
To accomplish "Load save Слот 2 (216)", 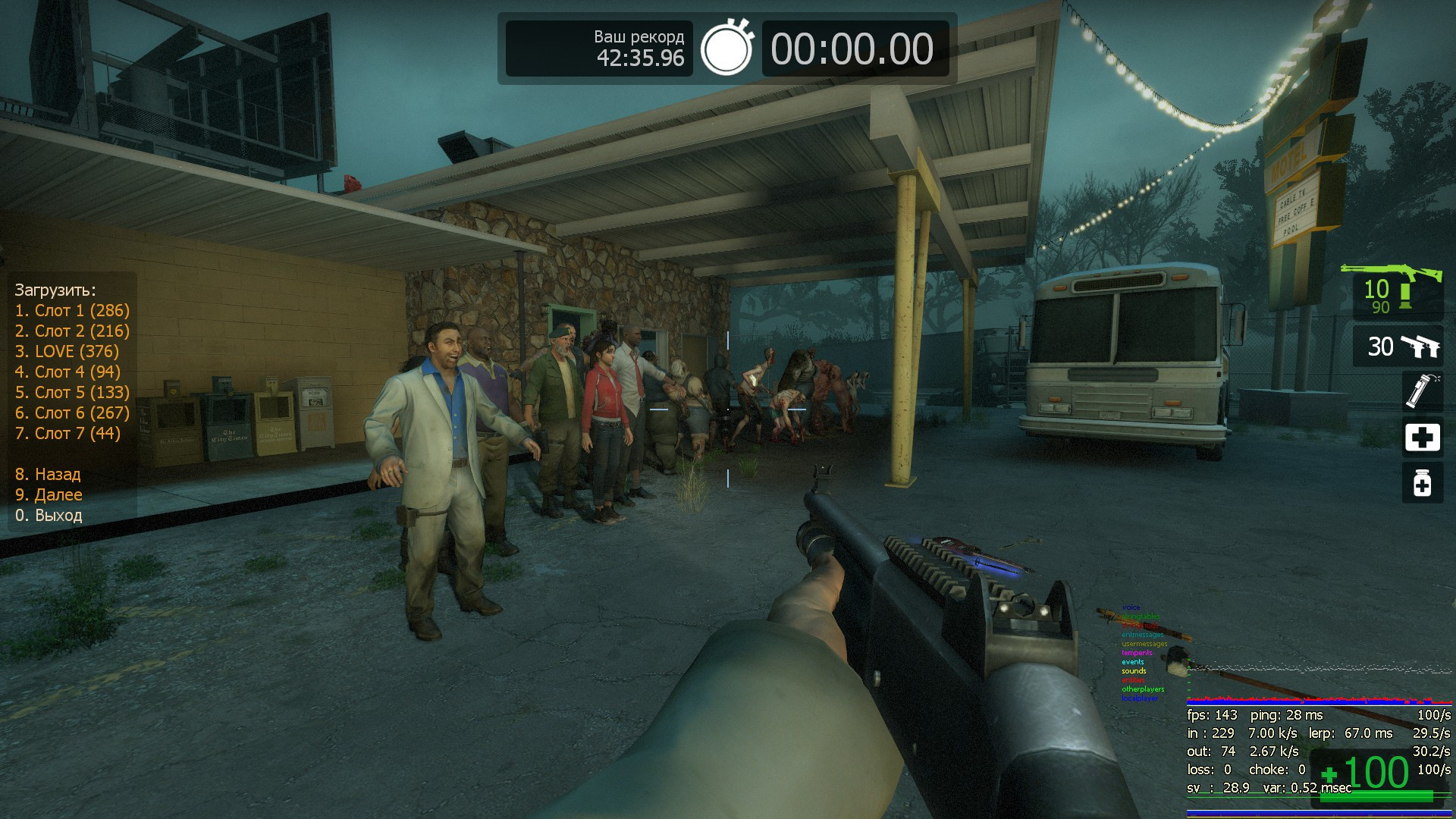I will [72, 331].
